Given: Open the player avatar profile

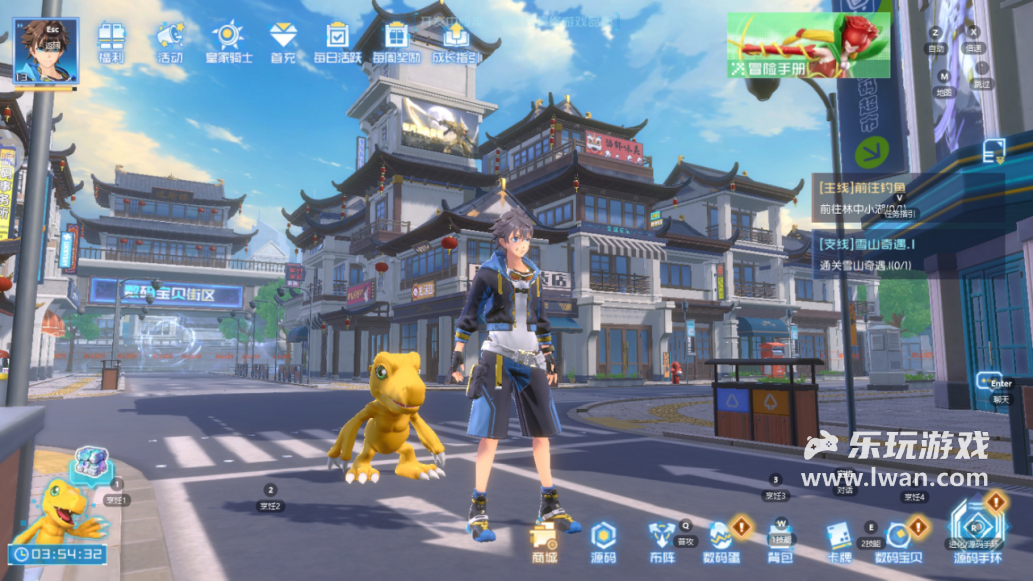Looking at the screenshot, I should (45, 48).
